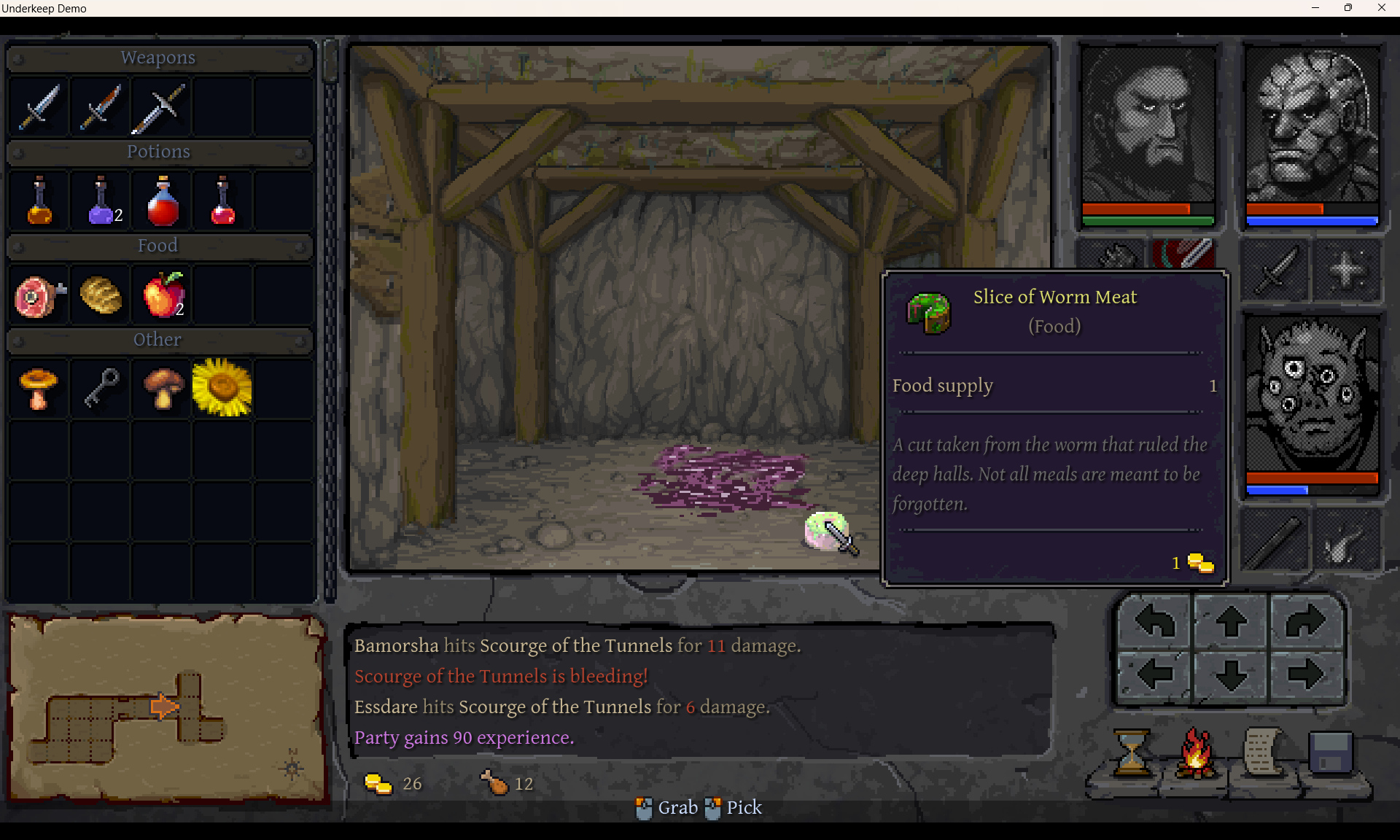Click the hourglass wait icon
Screen dimensions: 1400x840
(x=1131, y=753)
